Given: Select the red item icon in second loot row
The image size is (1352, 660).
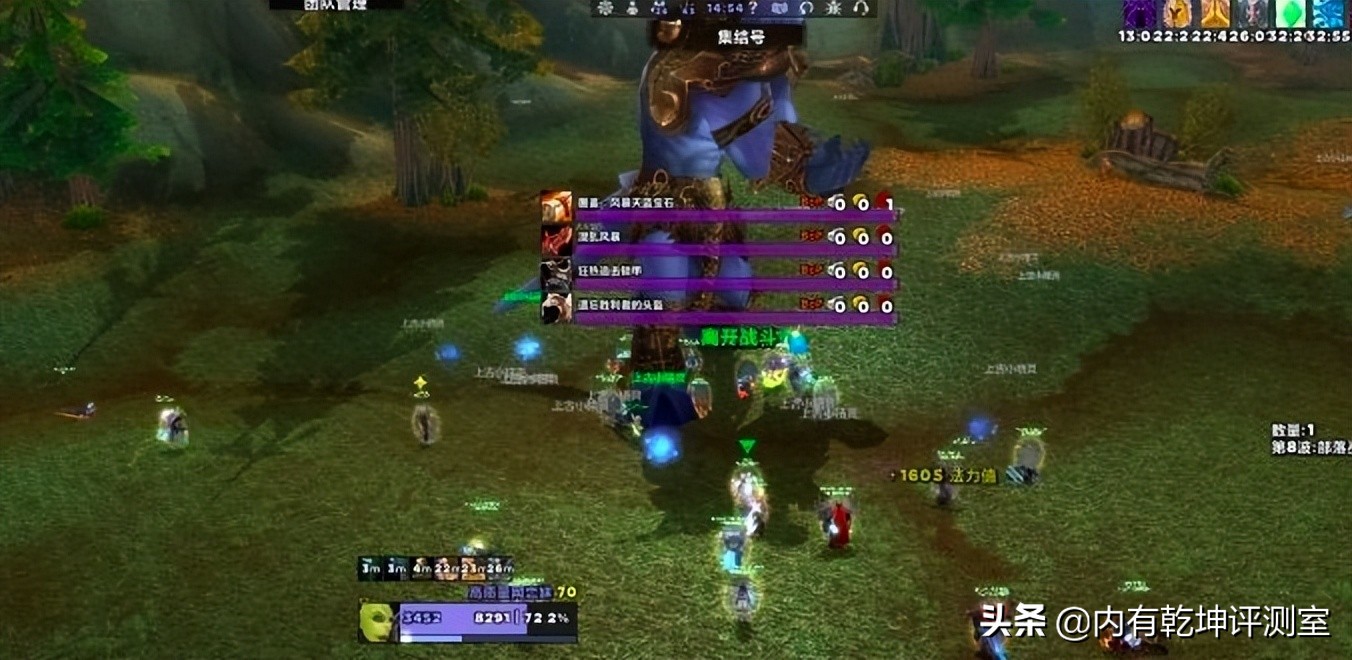Looking at the screenshot, I should click(557, 240).
